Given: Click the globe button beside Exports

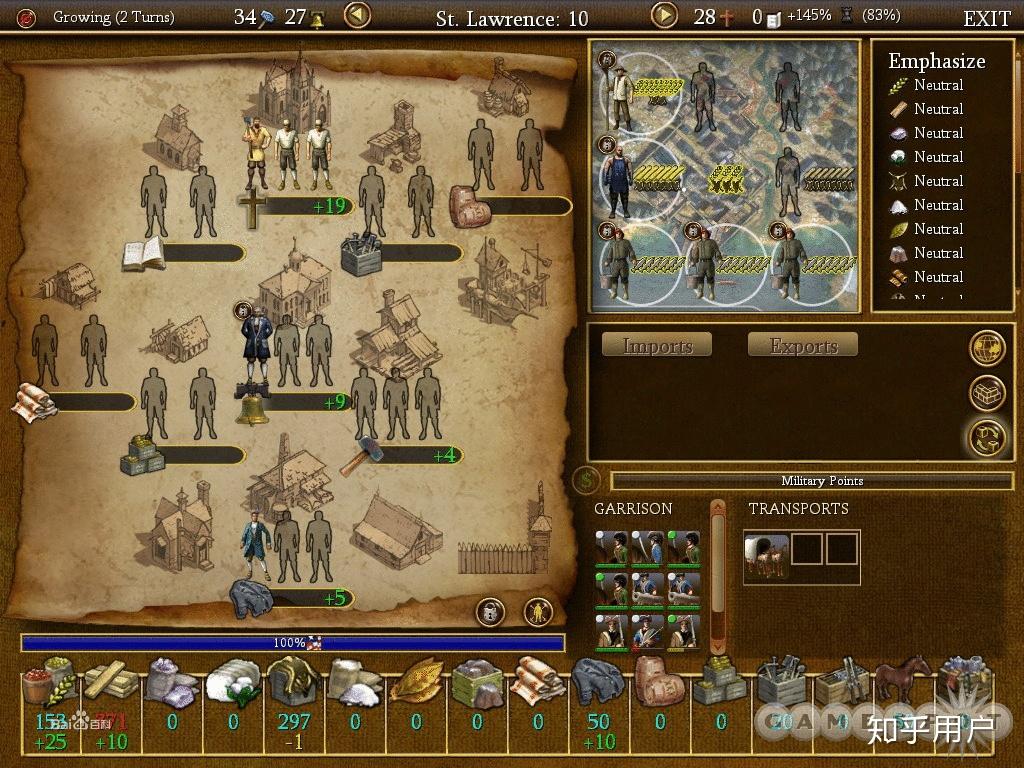Looking at the screenshot, I should 987,347.
